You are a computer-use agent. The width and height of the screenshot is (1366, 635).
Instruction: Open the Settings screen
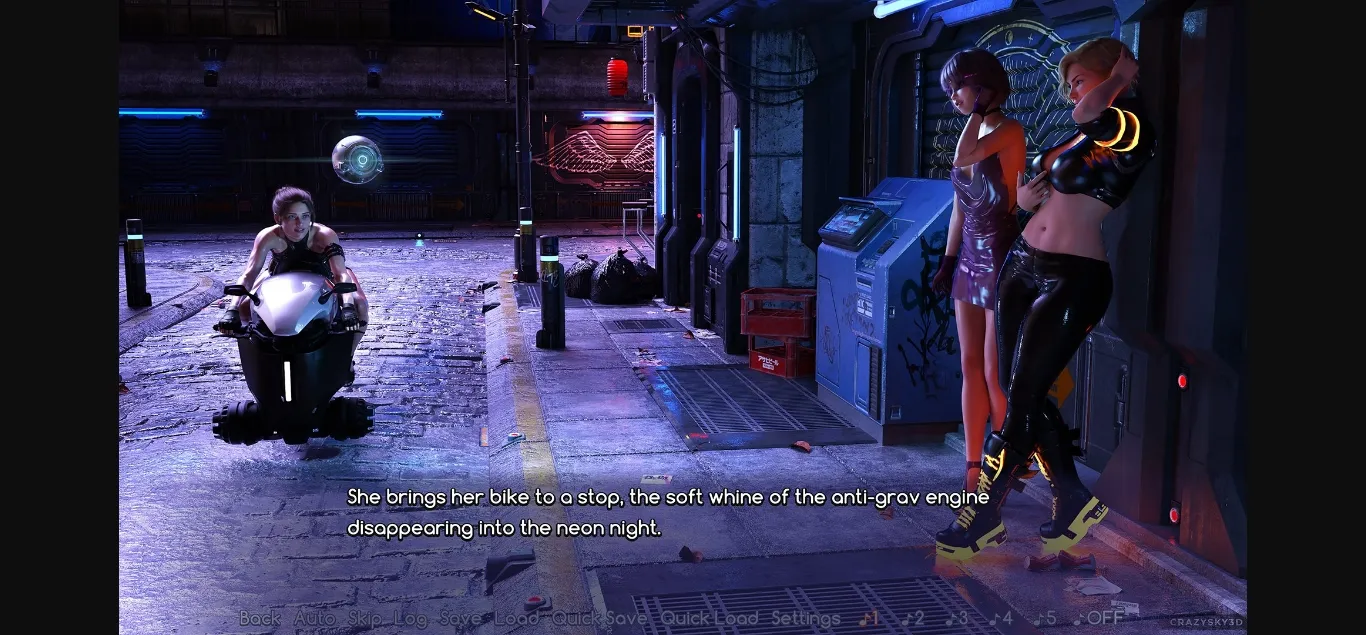[806, 619]
